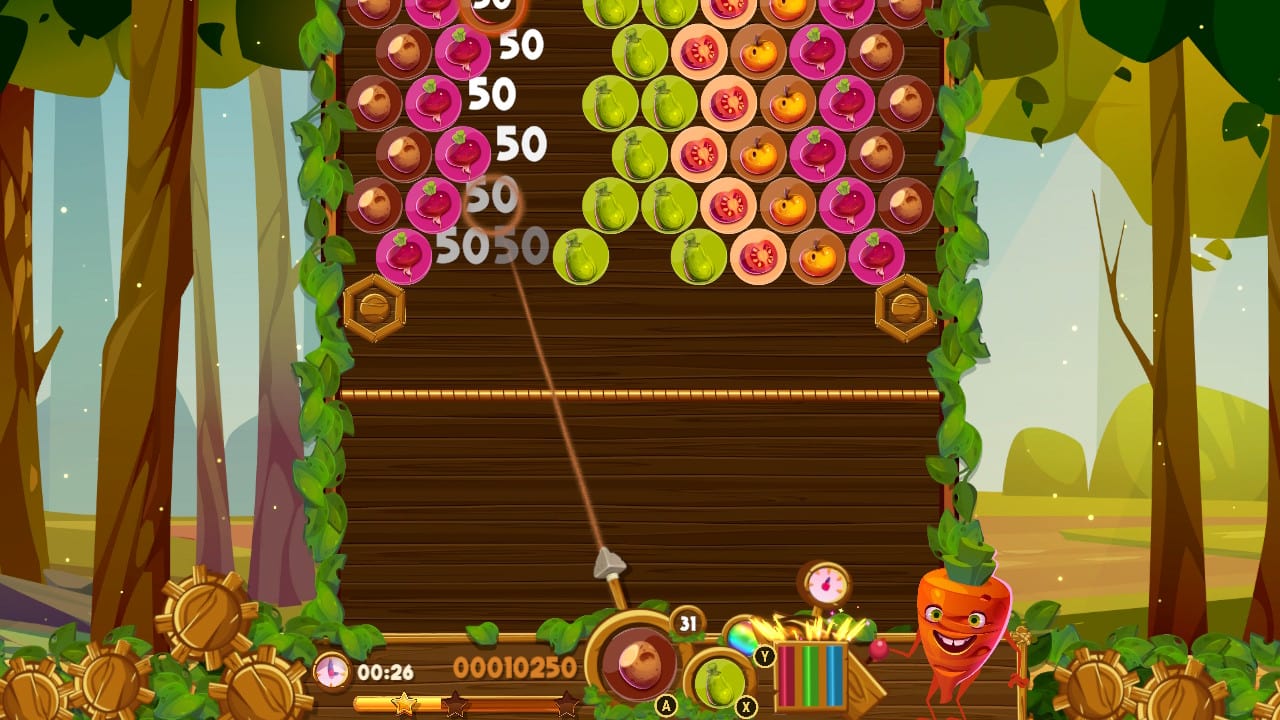Viewport: 1280px width, 720px height.
Task: Click the right hexagonal wooden emblem
Action: (x=905, y=306)
